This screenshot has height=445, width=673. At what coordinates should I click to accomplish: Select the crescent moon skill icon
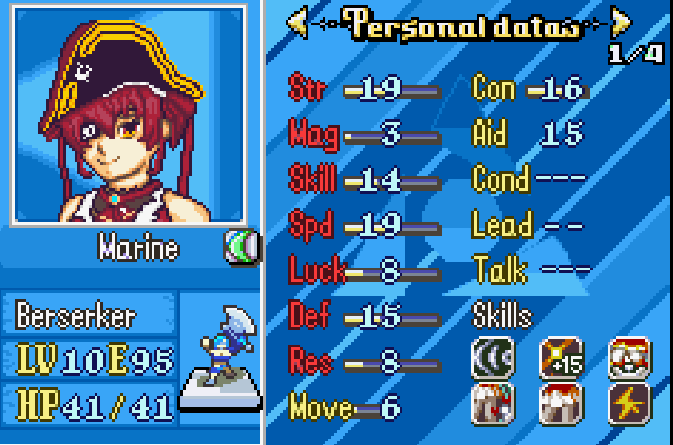pyautogui.click(x=492, y=358)
